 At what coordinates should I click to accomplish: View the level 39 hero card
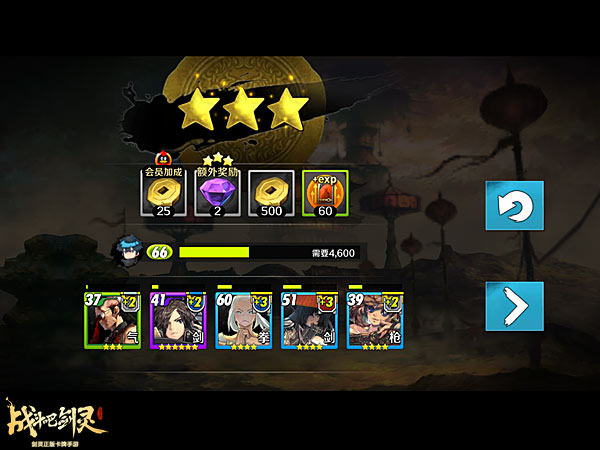pos(375,320)
